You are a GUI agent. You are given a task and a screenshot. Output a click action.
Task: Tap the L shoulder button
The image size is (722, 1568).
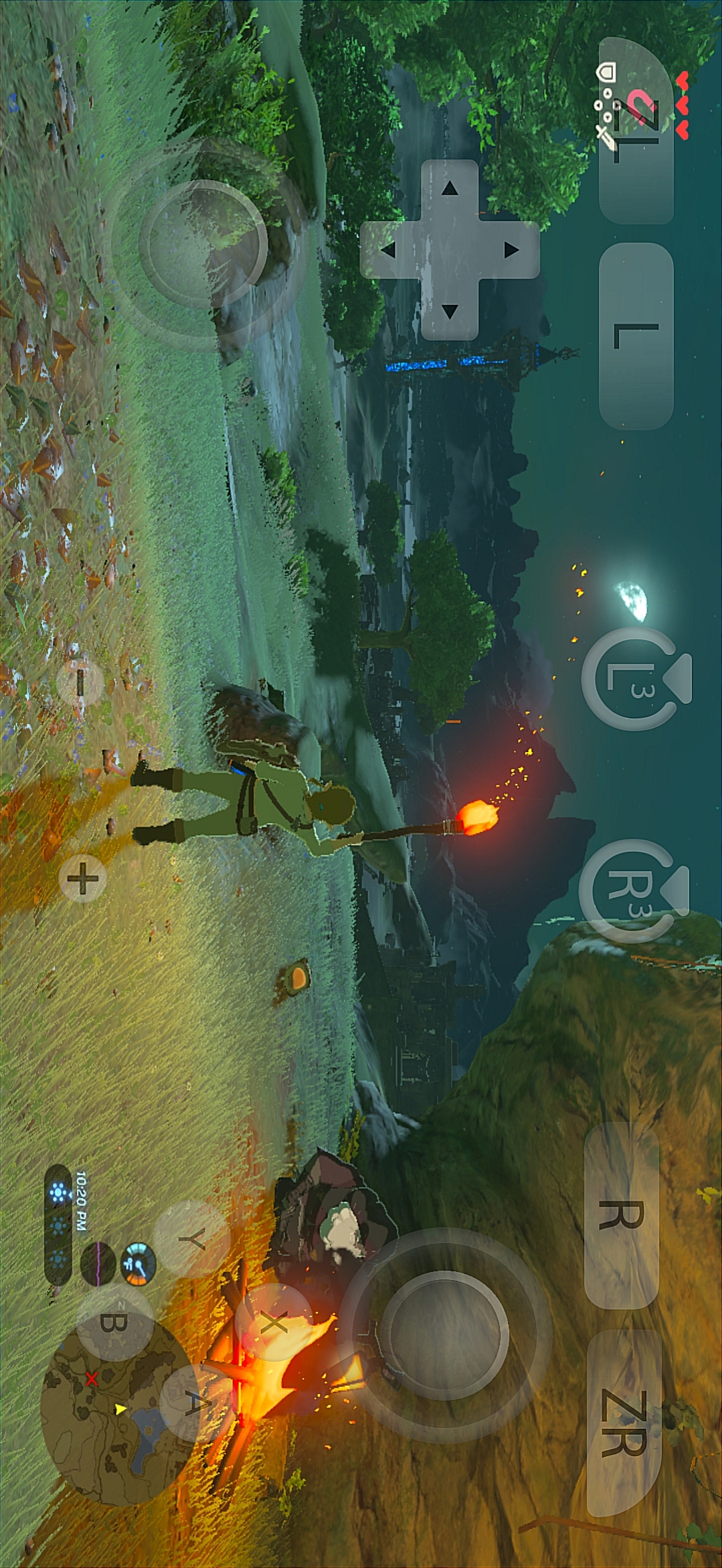(x=636, y=336)
